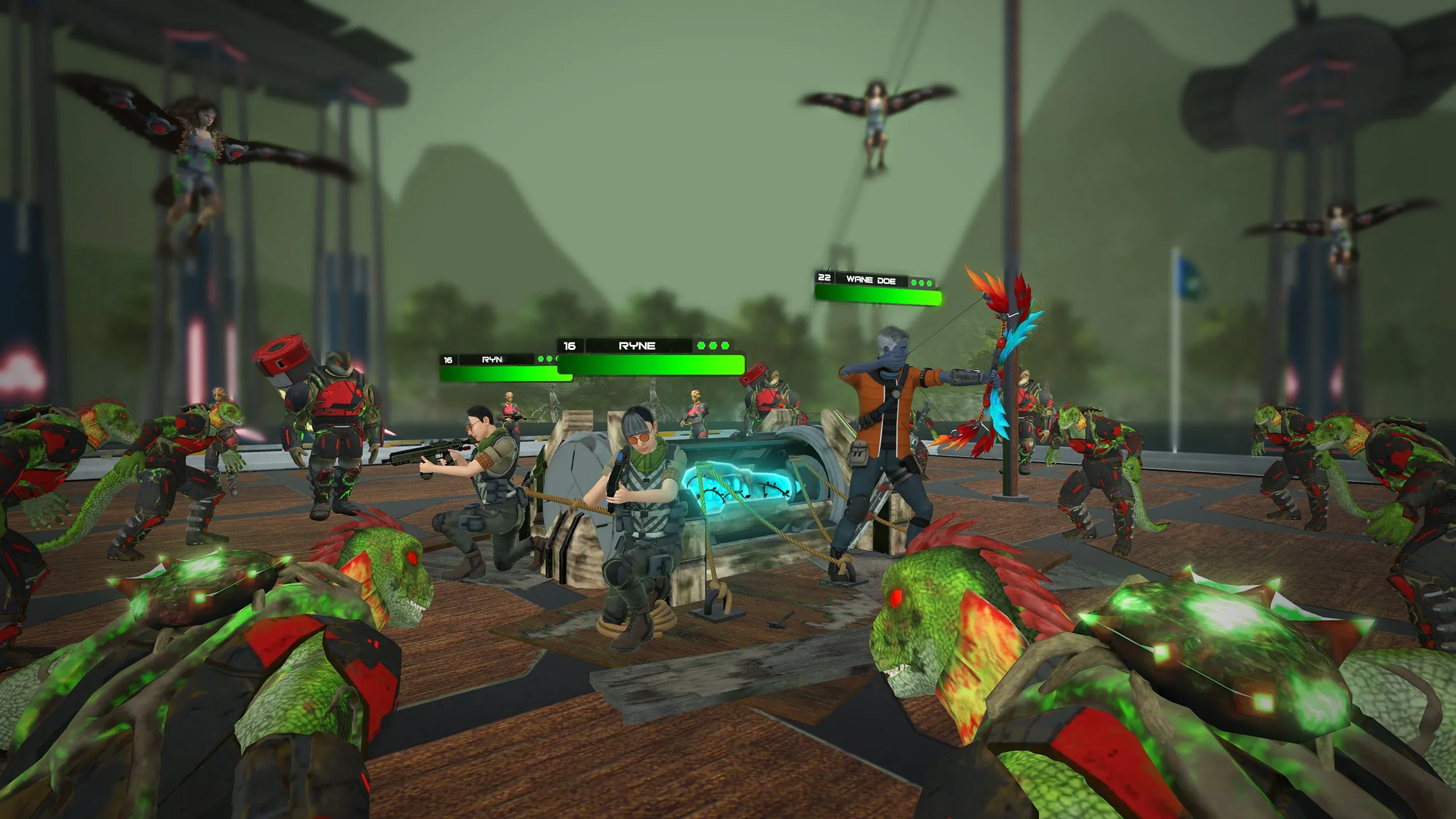Select the WANE DOE unit nameplate
This screenshot has height=819, width=1456.
pyautogui.click(x=871, y=280)
